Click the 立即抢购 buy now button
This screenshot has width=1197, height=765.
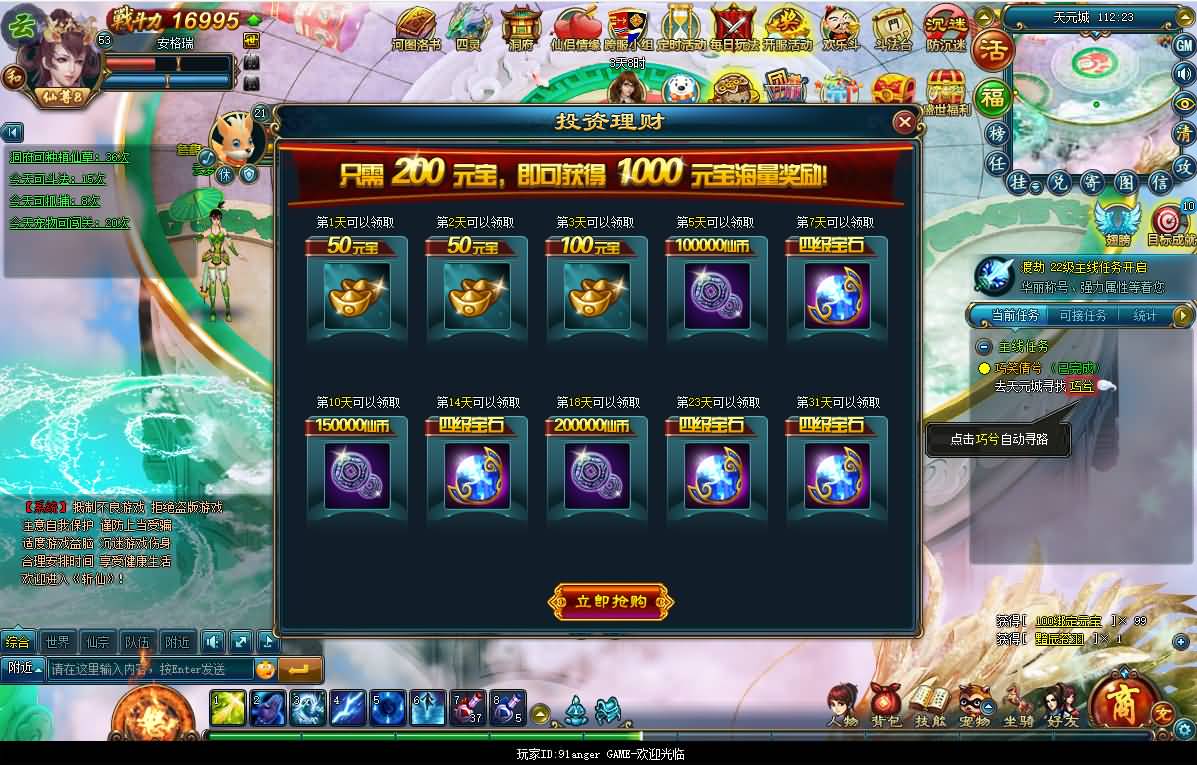point(611,602)
